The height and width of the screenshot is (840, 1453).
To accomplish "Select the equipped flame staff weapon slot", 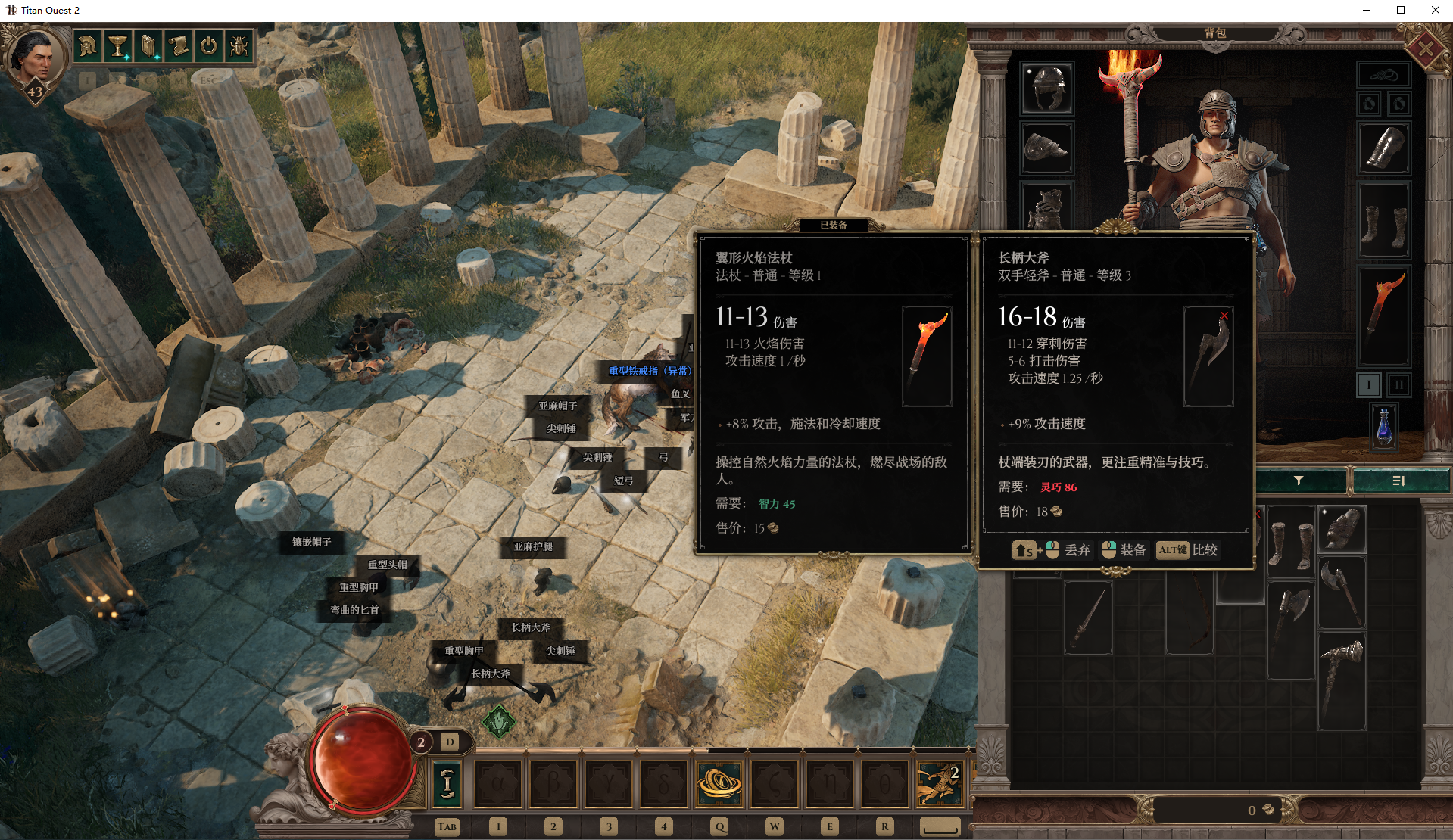I will [x=1384, y=315].
